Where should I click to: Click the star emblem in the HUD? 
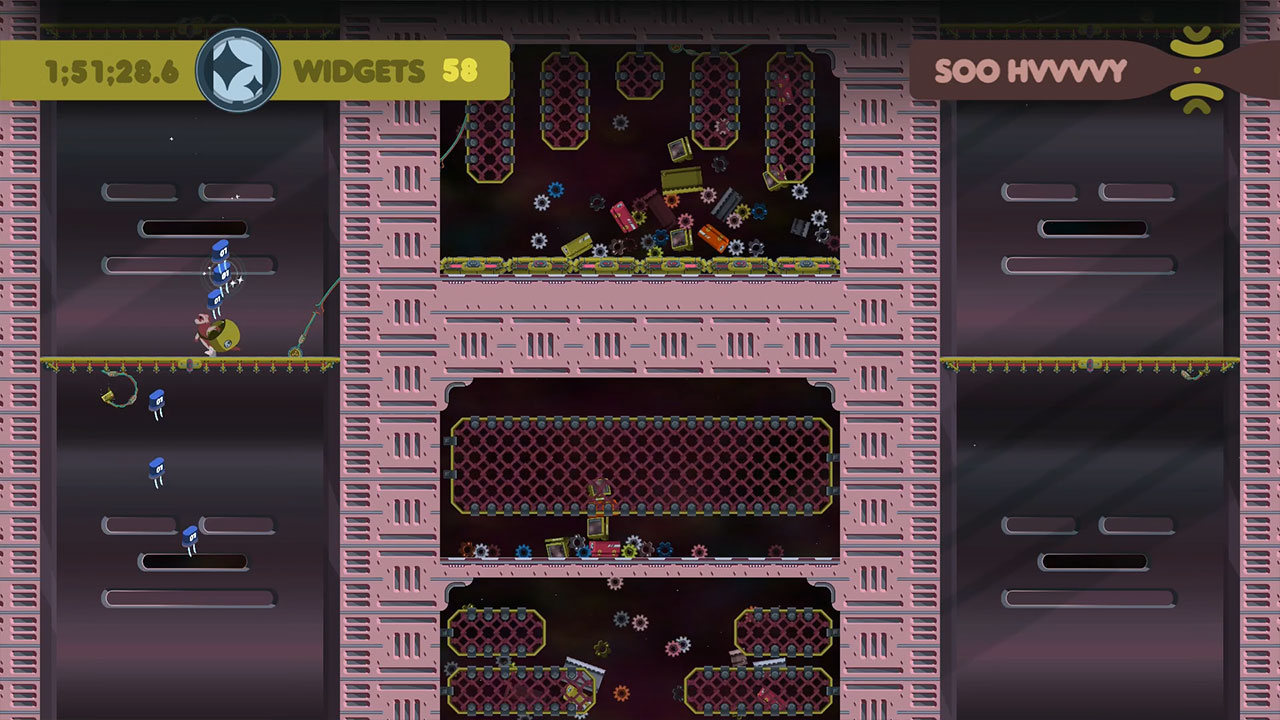click(x=237, y=69)
